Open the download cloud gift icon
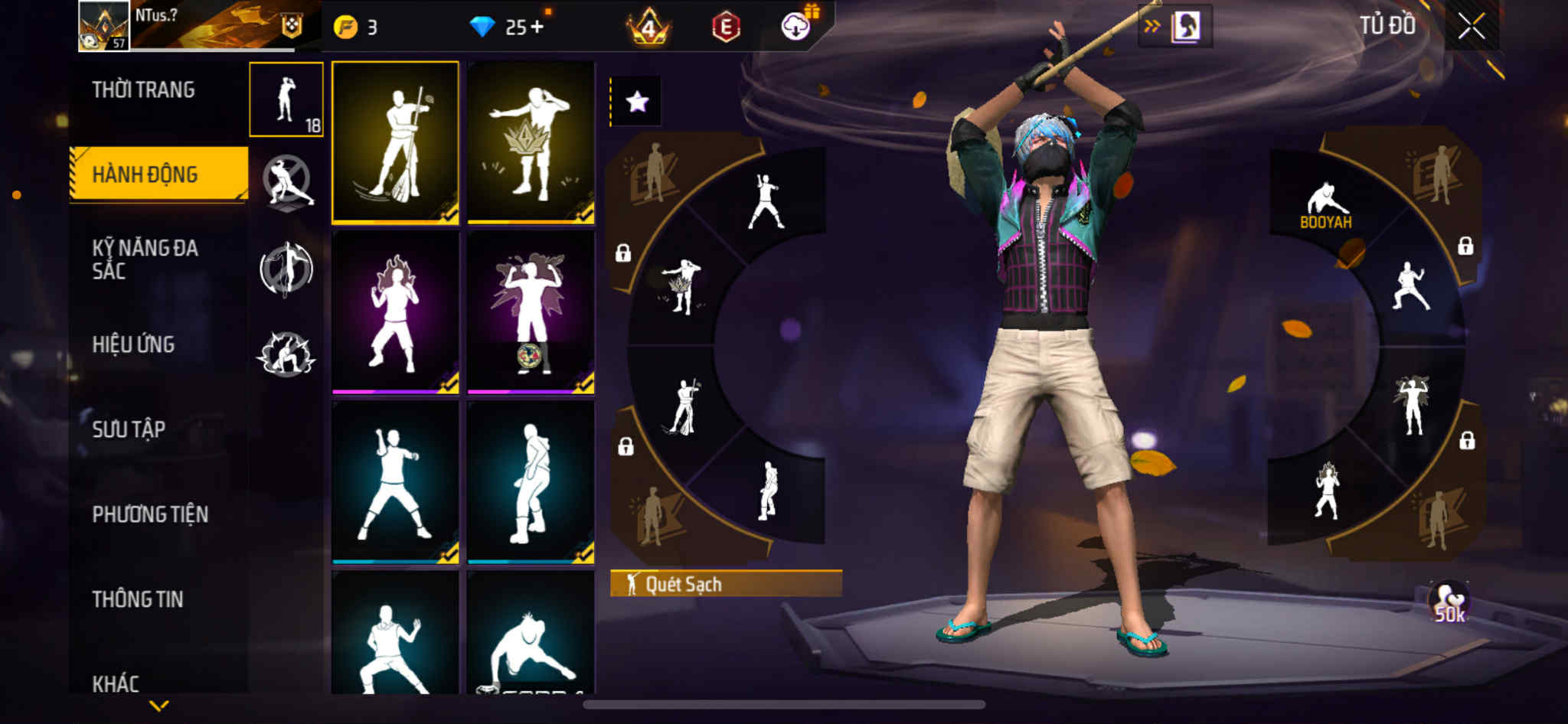This screenshot has width=1568, height=724. pos(796,27)
